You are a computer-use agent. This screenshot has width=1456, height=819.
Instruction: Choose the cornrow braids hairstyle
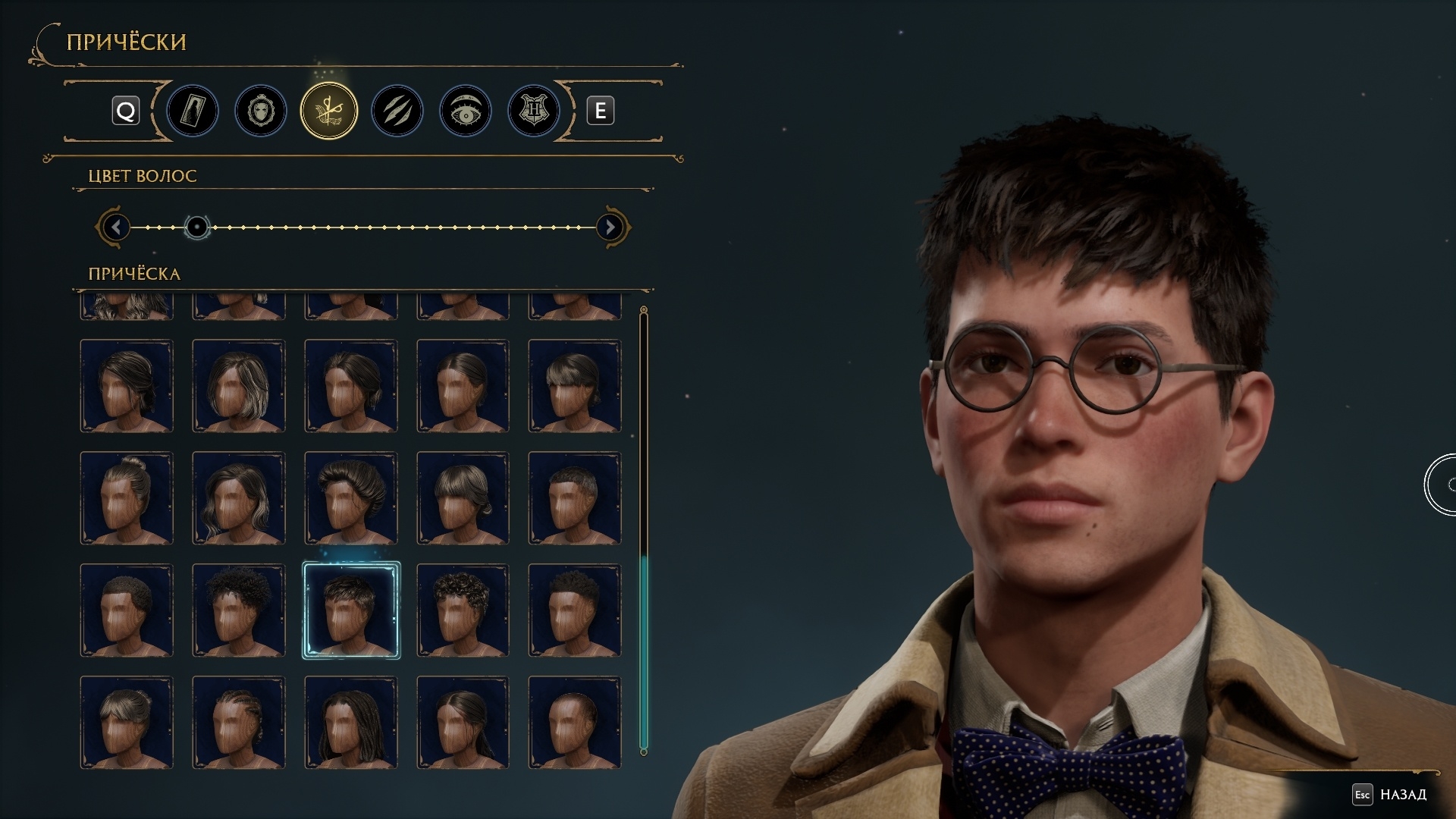tap(239, 723)
